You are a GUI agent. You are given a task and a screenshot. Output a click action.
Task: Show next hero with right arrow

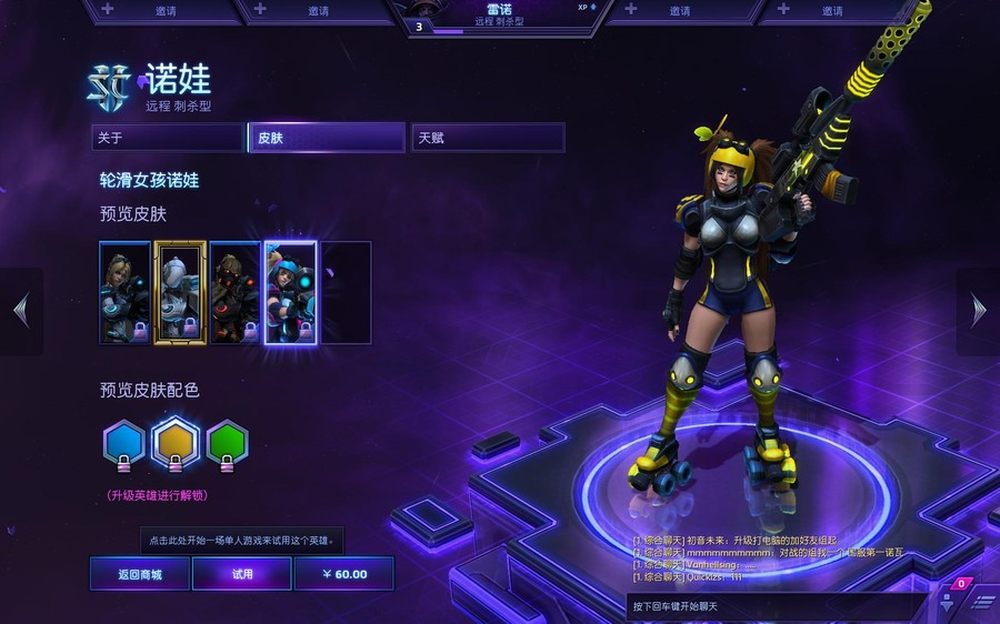click(x=978, y=311)
